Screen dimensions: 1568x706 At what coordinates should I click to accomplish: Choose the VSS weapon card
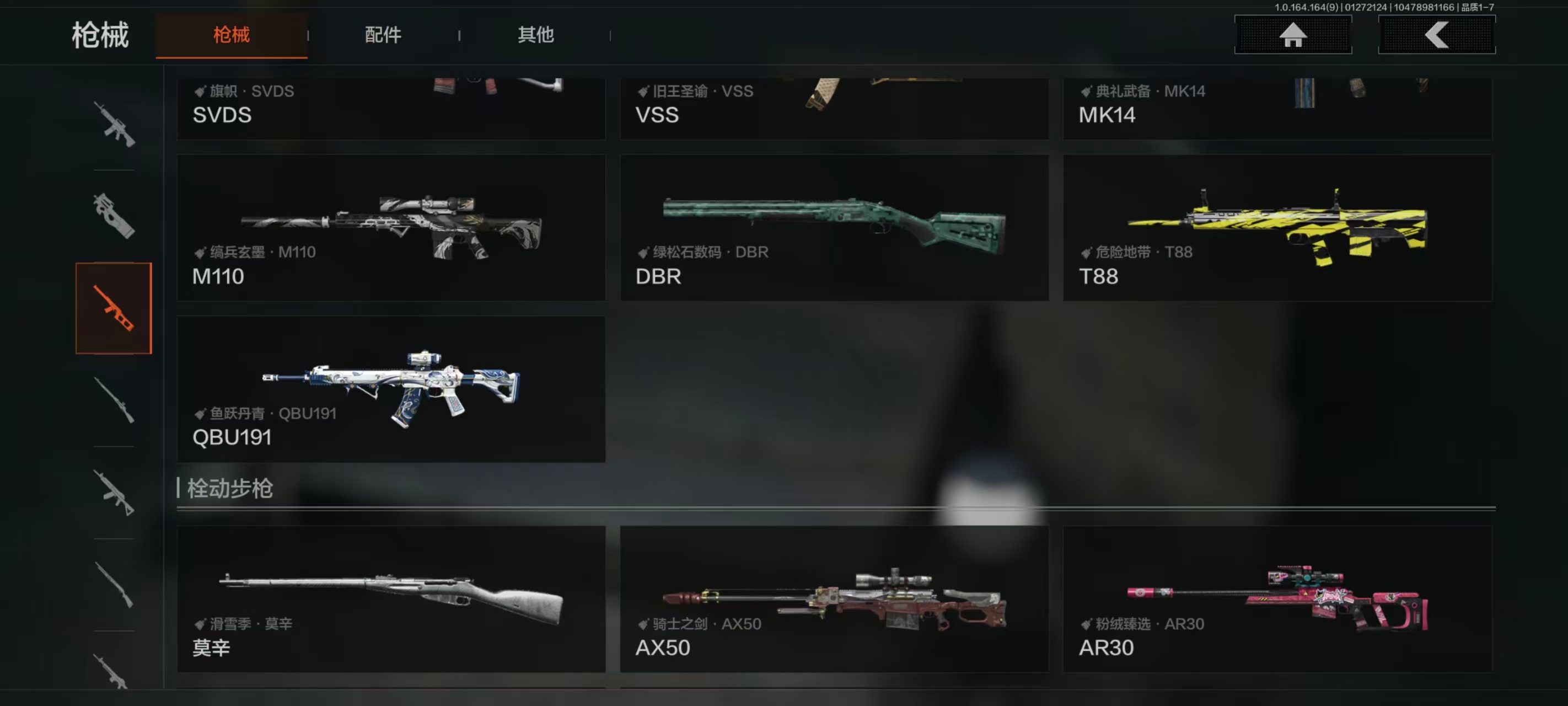coord(834,109)
